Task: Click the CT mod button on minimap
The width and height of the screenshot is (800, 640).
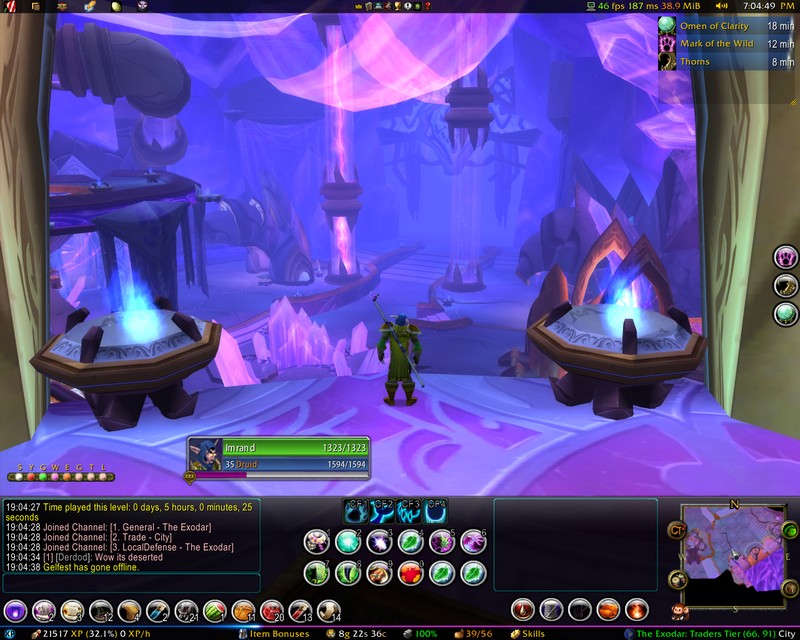Action: pyautogui.click(x=677, y=529)
